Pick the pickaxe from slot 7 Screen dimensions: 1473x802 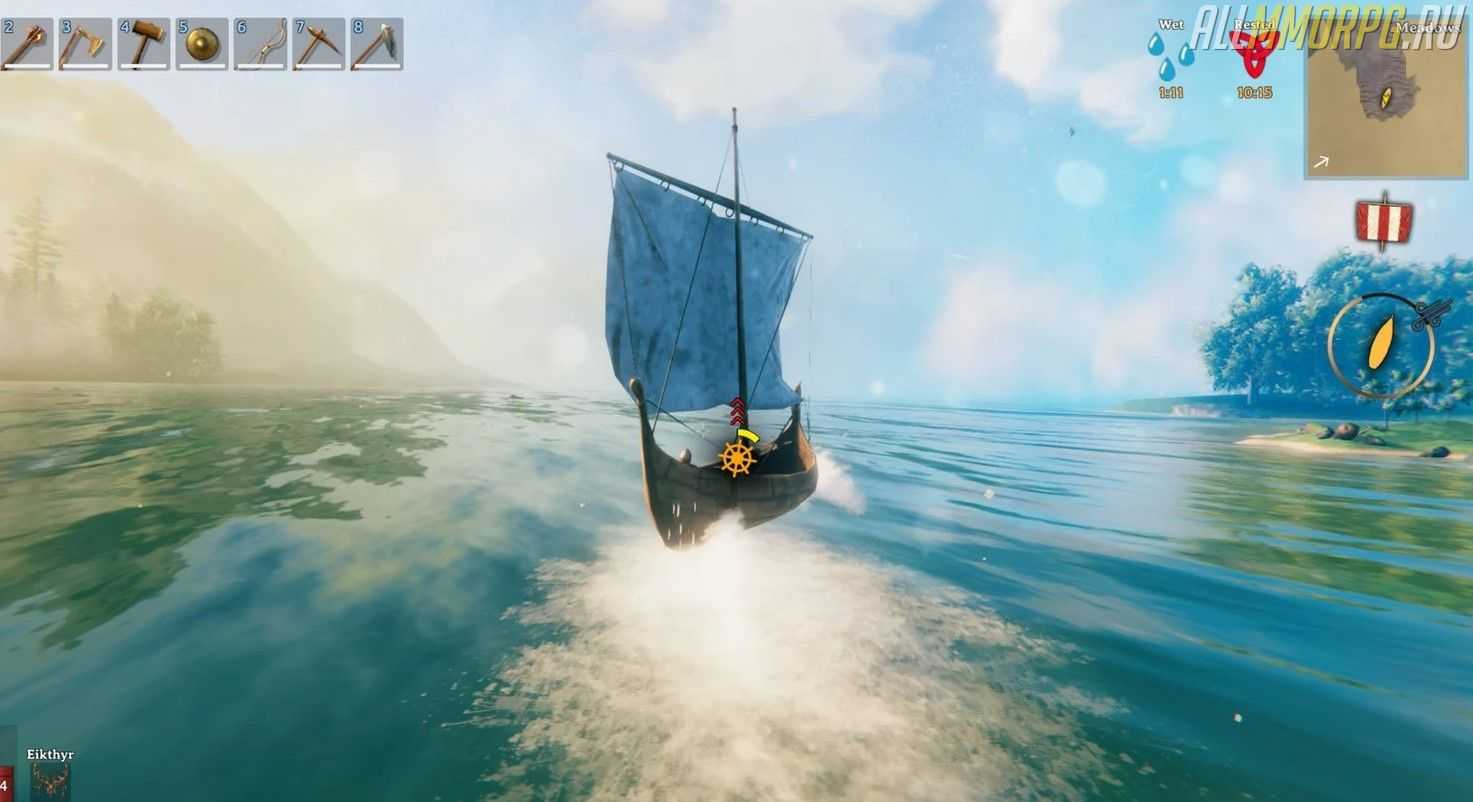pos(319,44)
